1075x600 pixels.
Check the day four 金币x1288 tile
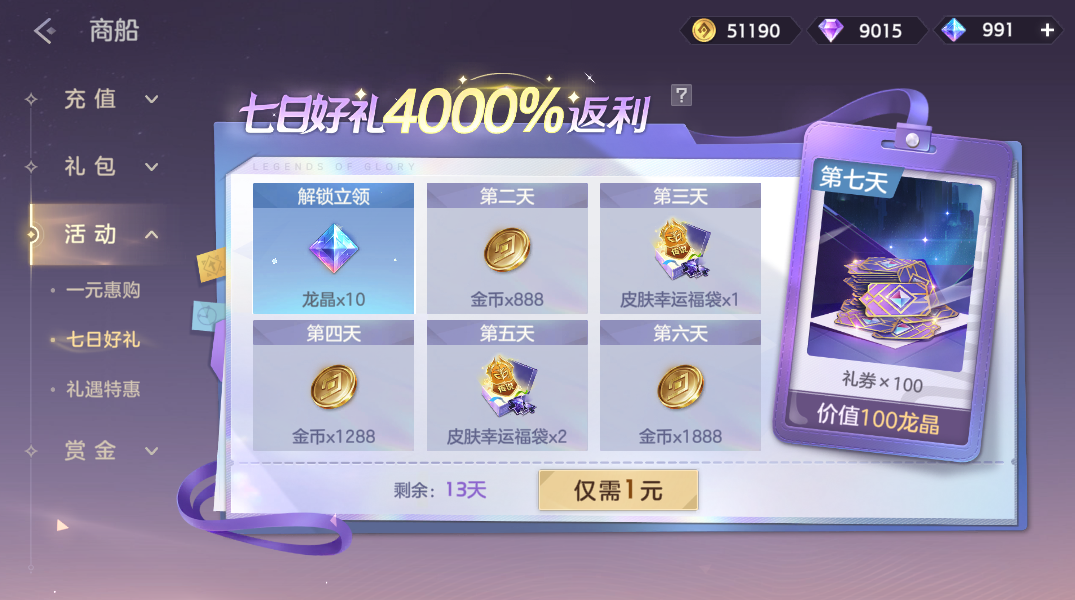click(333, 386)
